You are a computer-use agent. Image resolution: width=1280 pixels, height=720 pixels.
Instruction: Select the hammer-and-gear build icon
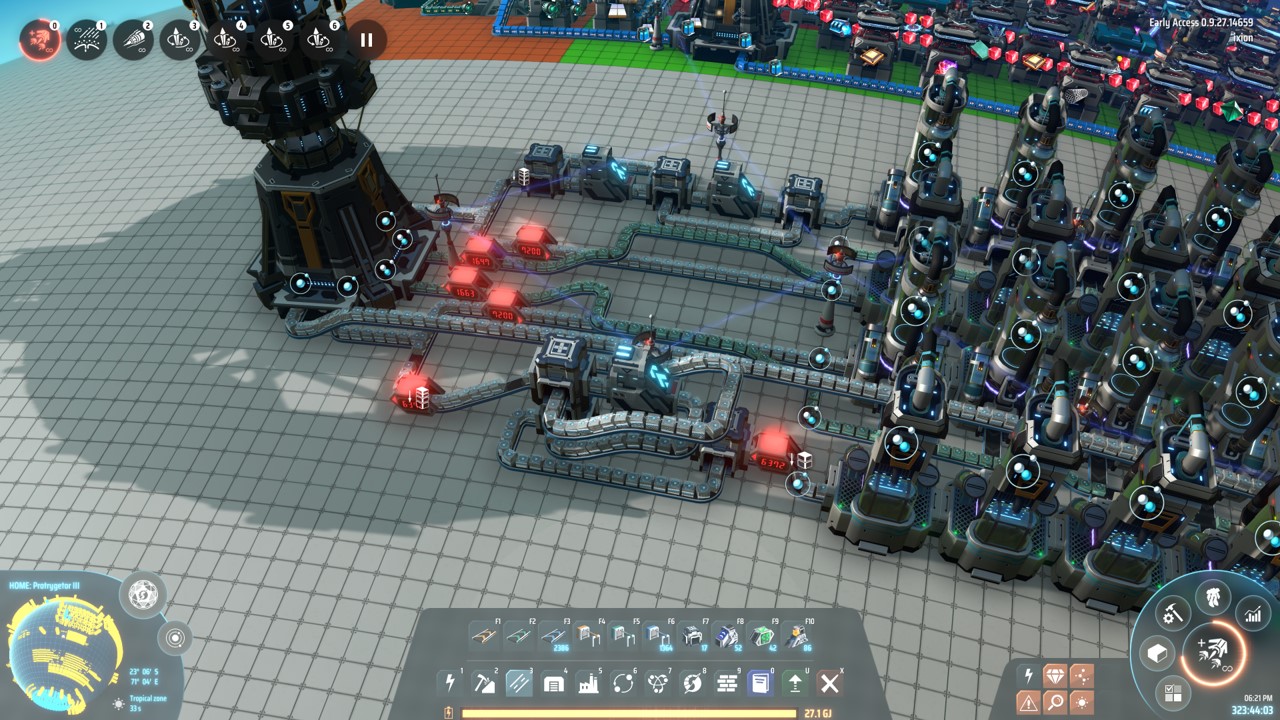click(1174, 613)
